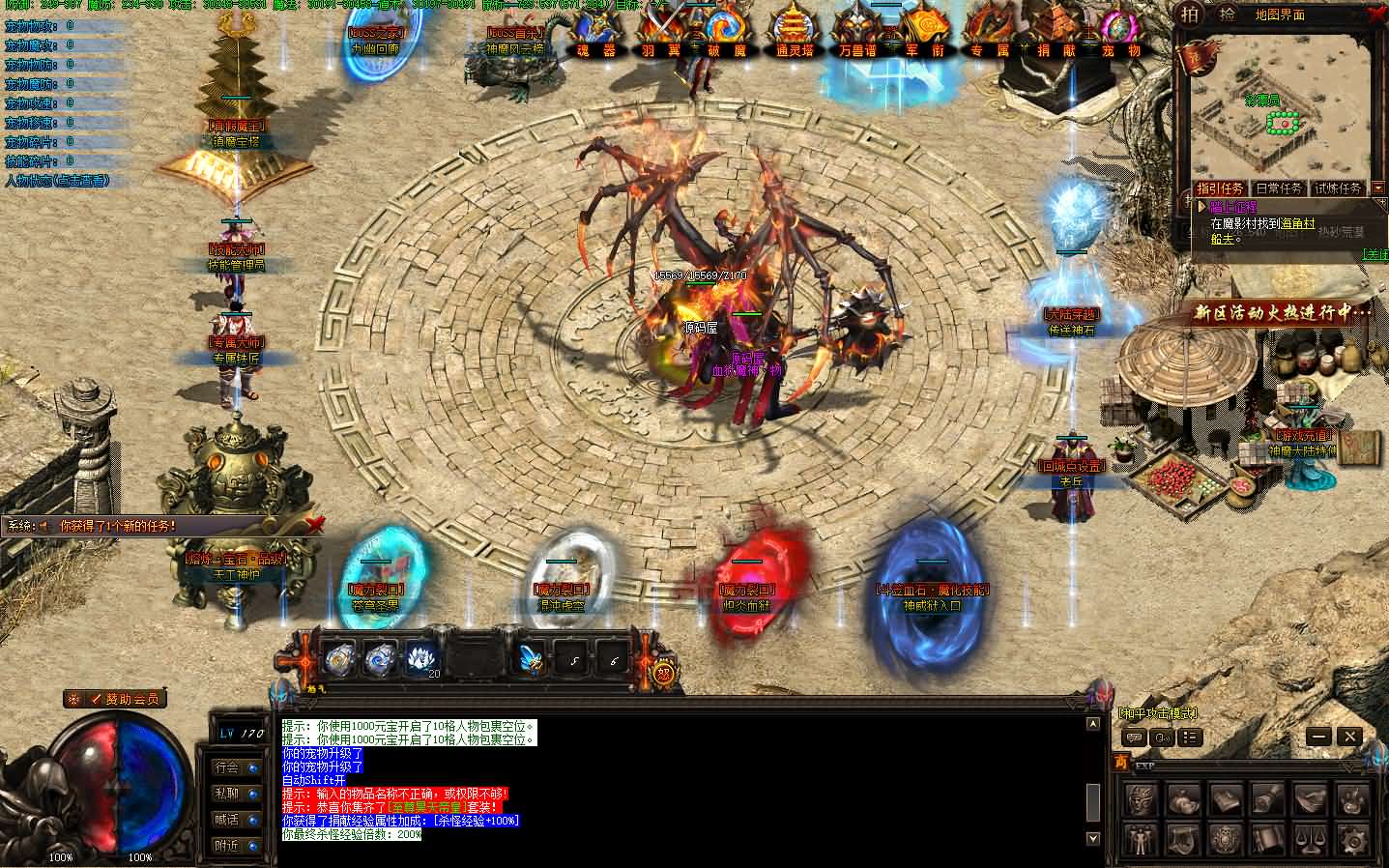Click the 渔鱼村 quest link

pos(1297,224)
